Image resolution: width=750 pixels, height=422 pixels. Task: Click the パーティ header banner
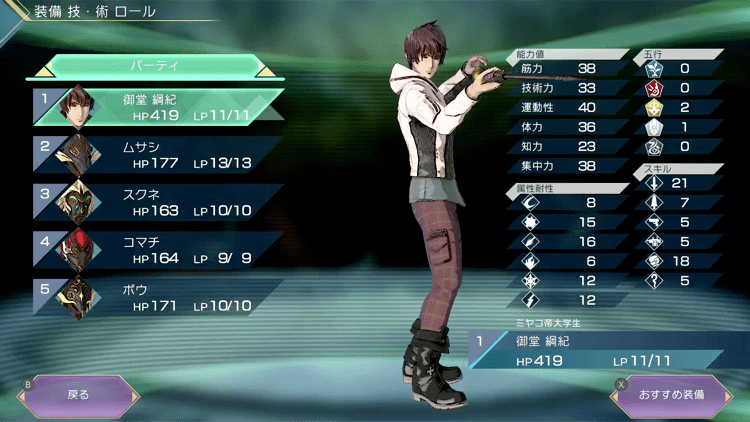coord(155,65)
